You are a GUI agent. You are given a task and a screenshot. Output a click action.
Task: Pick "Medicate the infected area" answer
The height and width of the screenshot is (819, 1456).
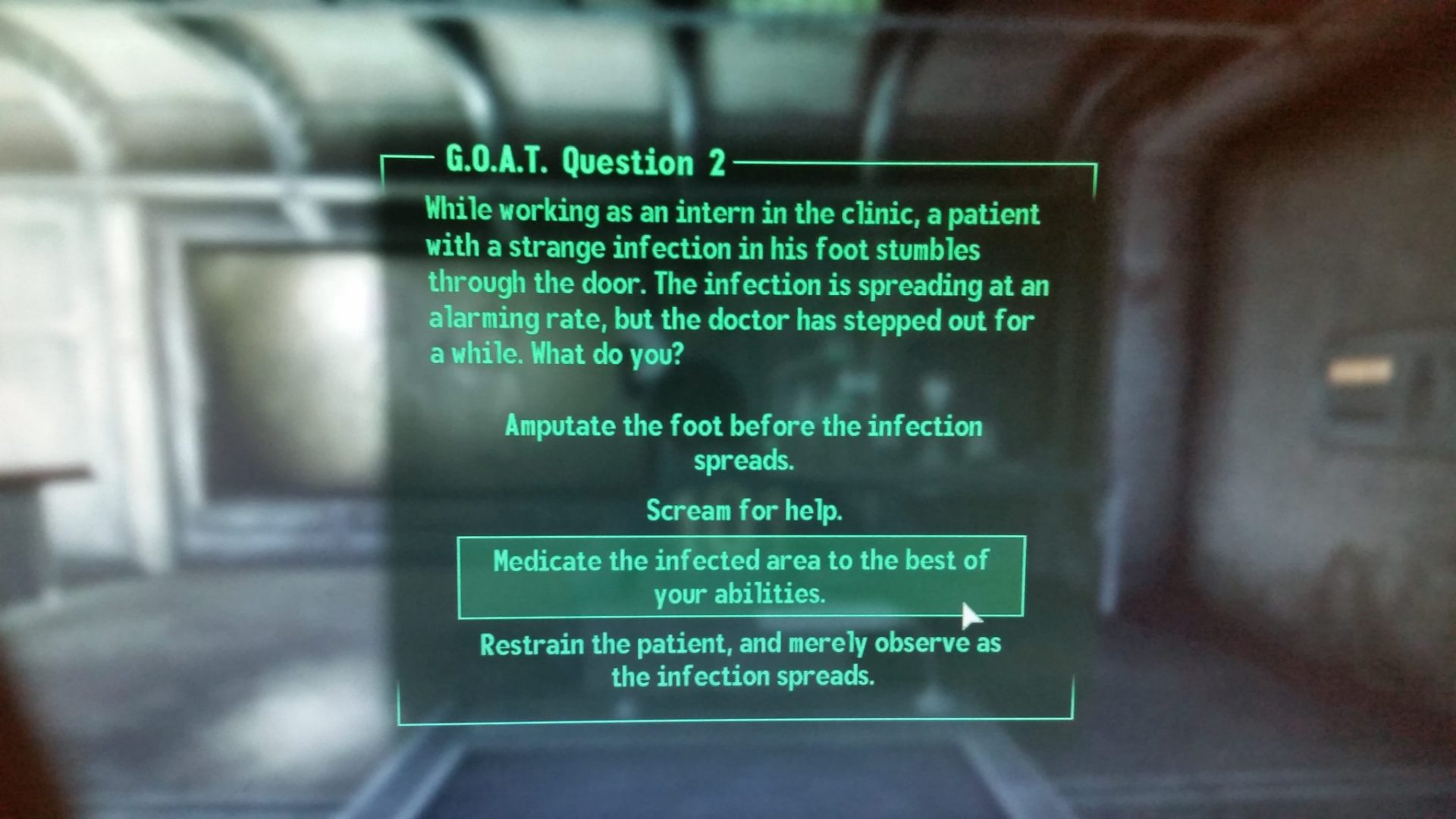point(740,576)
